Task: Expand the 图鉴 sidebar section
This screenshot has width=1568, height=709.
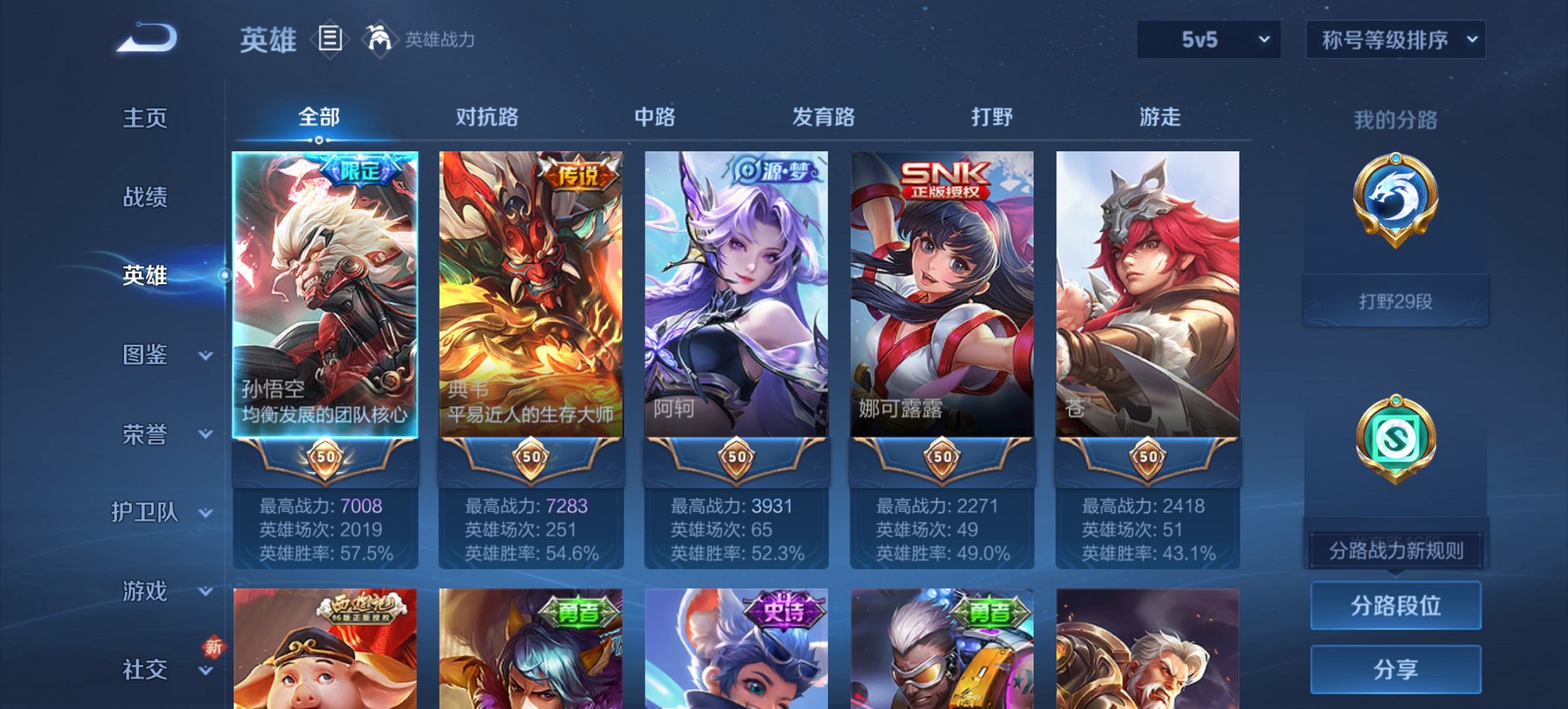Action: (146, 356)
